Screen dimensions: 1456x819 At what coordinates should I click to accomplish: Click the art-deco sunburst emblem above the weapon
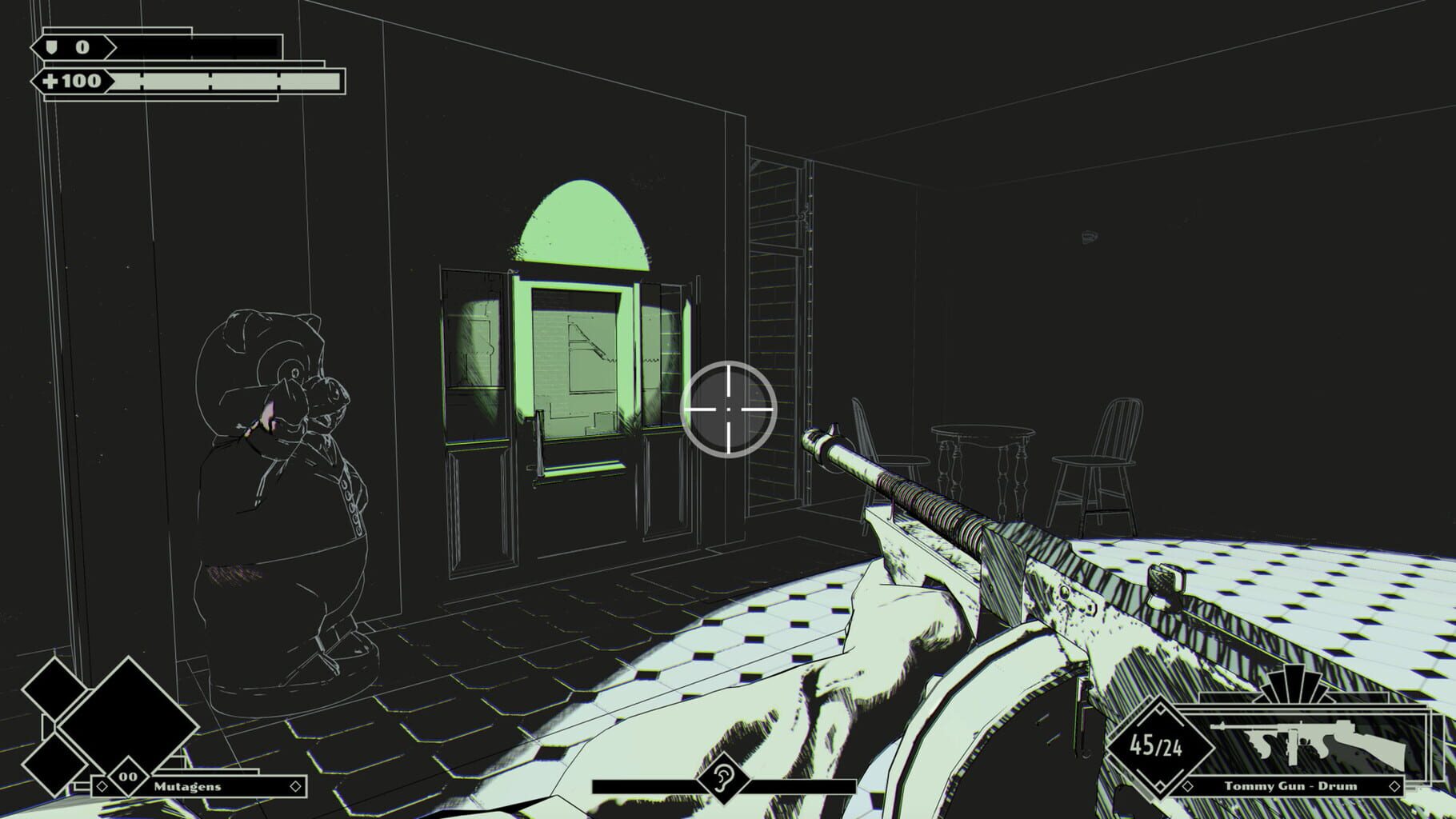1294,688
